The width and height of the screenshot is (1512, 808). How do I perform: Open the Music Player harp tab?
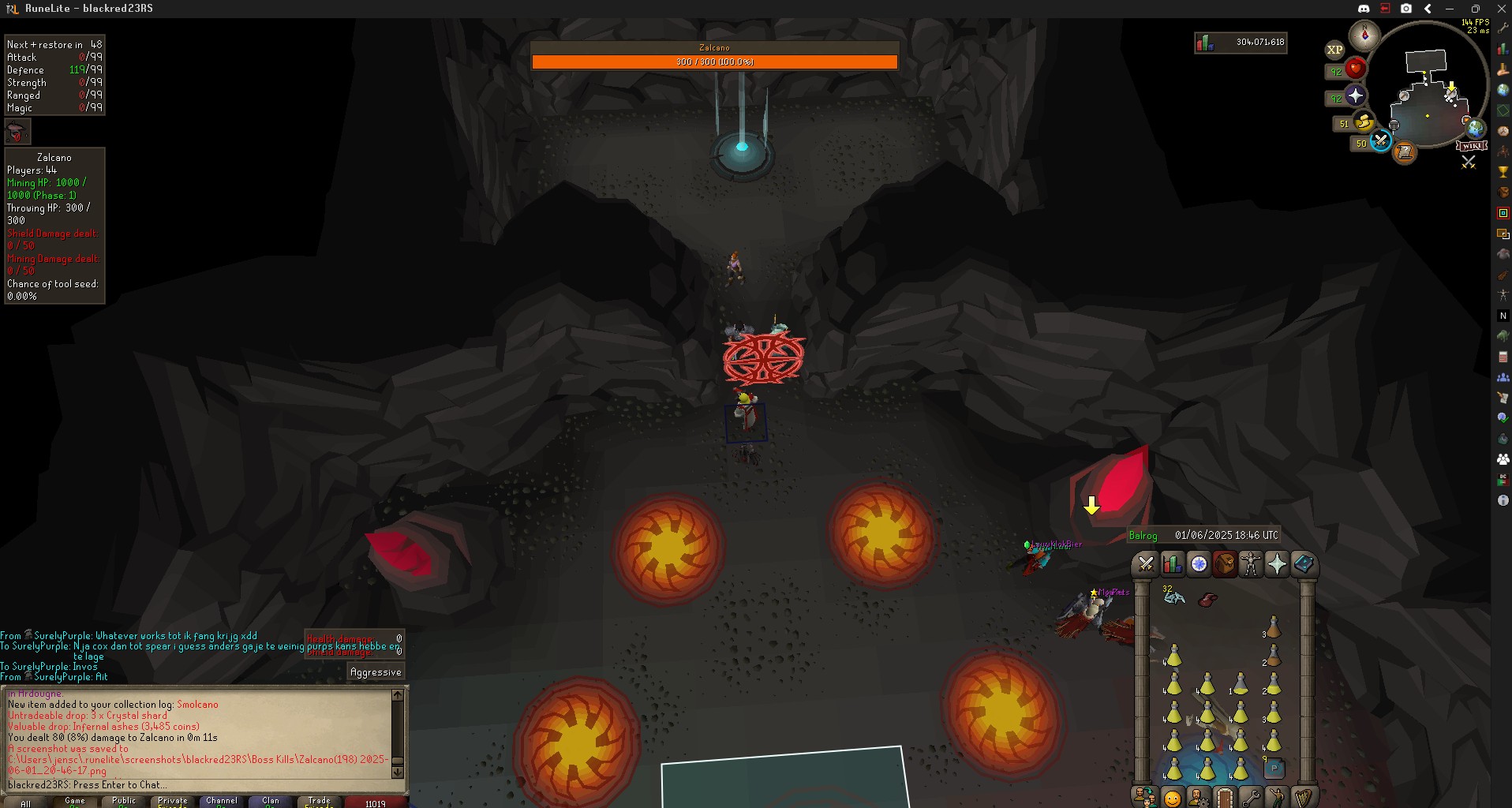click(x=1303, y=798)
